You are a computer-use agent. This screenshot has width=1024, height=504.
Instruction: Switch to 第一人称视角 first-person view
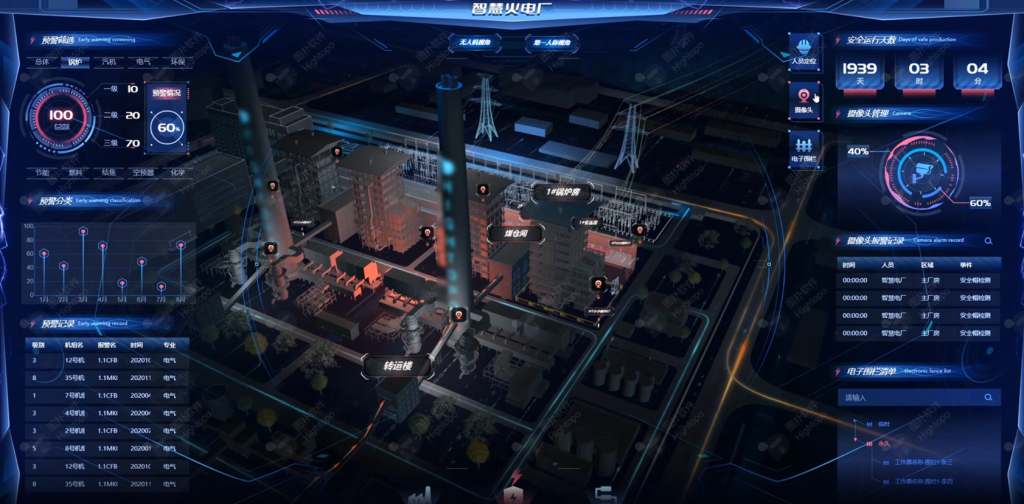[x=552, y=43]
